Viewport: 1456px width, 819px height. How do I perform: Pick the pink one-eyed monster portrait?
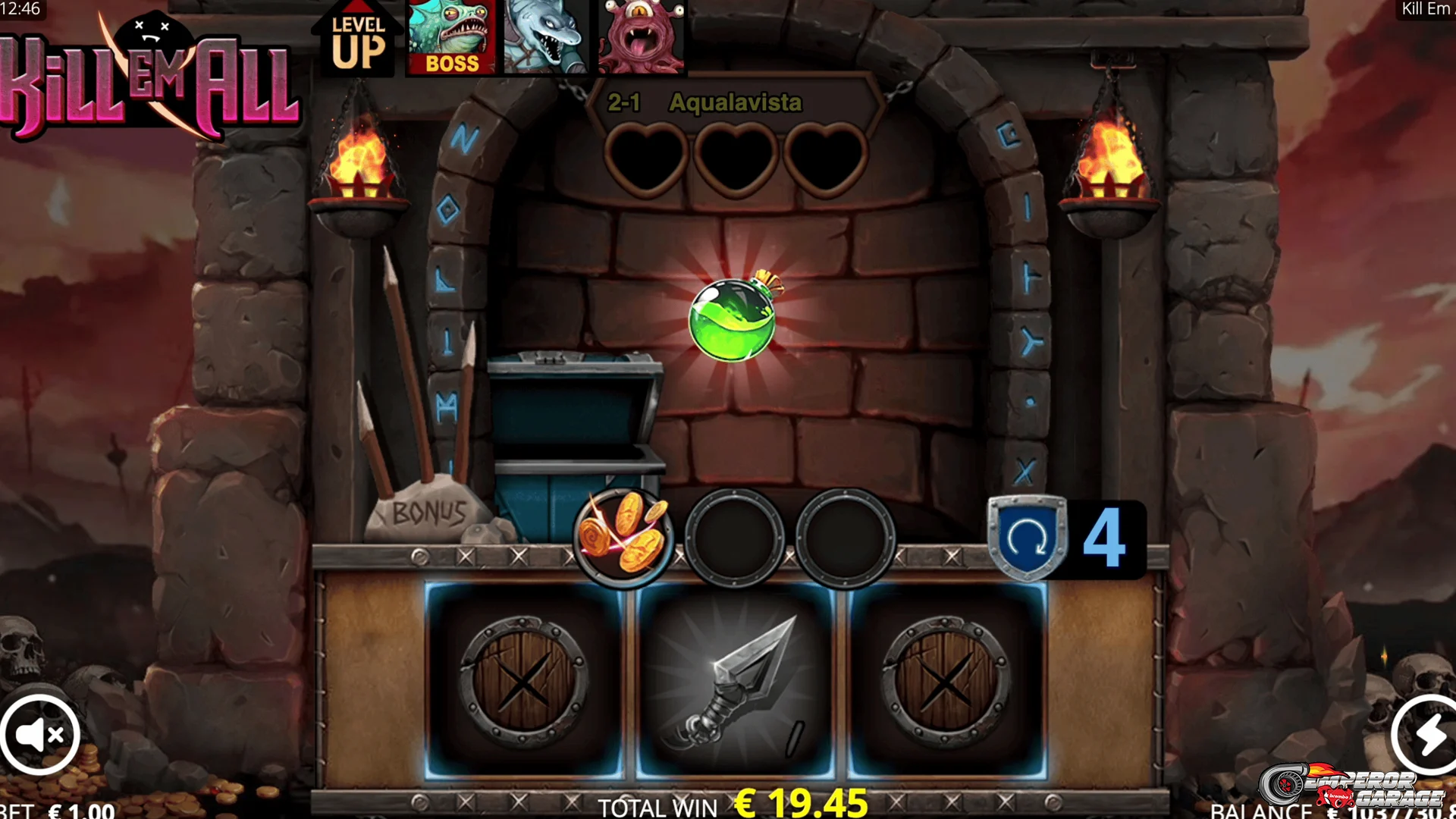(x=641, y=36)
